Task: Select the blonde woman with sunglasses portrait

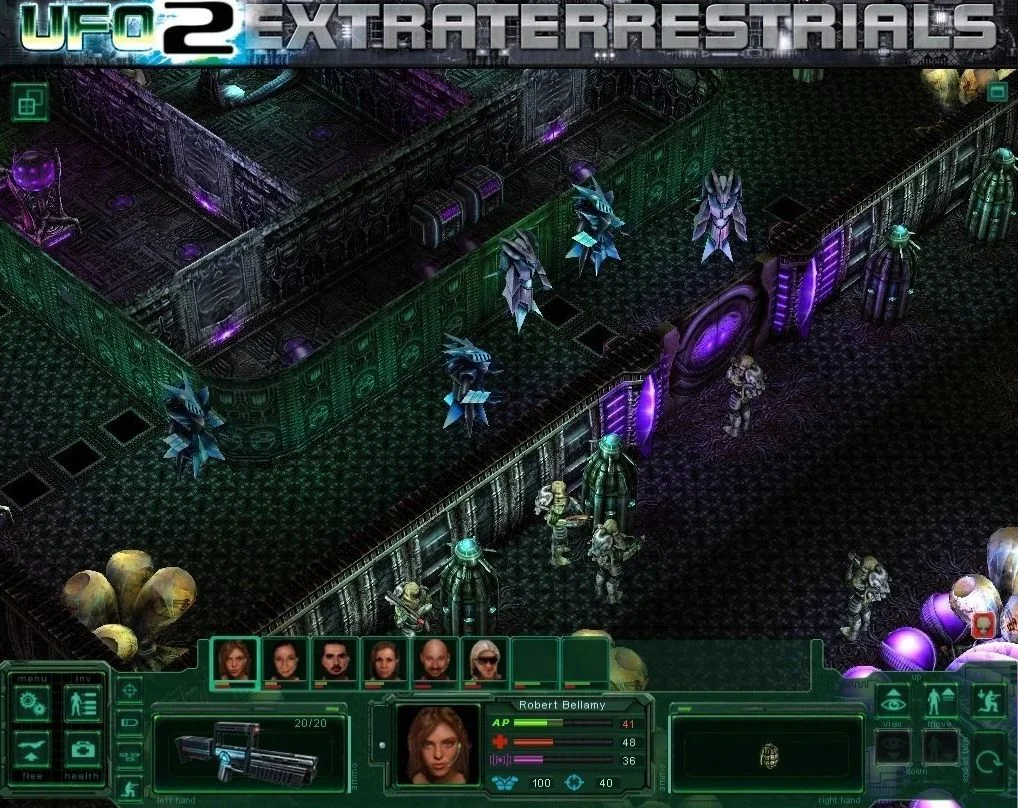Action: (x=485, y=661)
